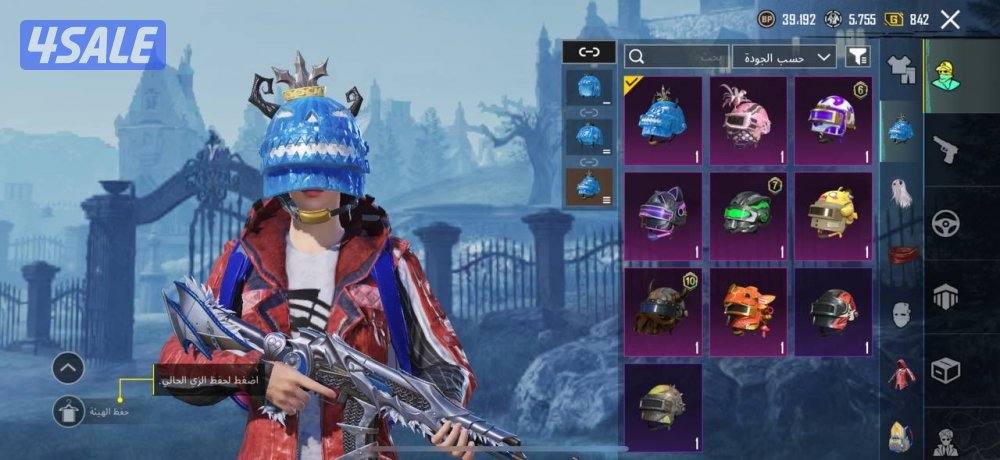
Task: Choose the yellow duck helmet
Action: tap(833, 215)
